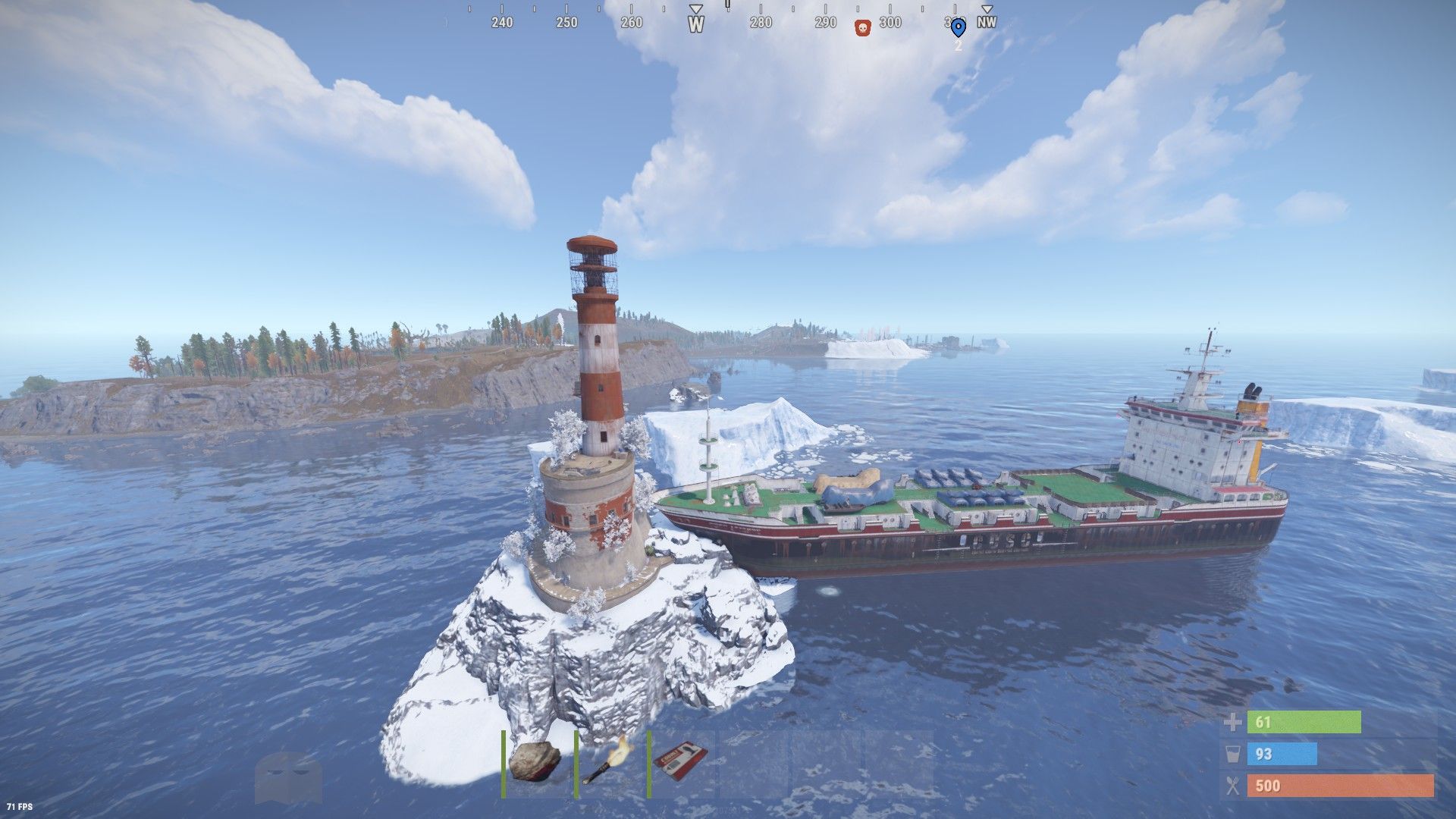Select the blue map pin on compass
This screenshot has width=1456, height=819.
pyautogui.click(x=958, y=28)
